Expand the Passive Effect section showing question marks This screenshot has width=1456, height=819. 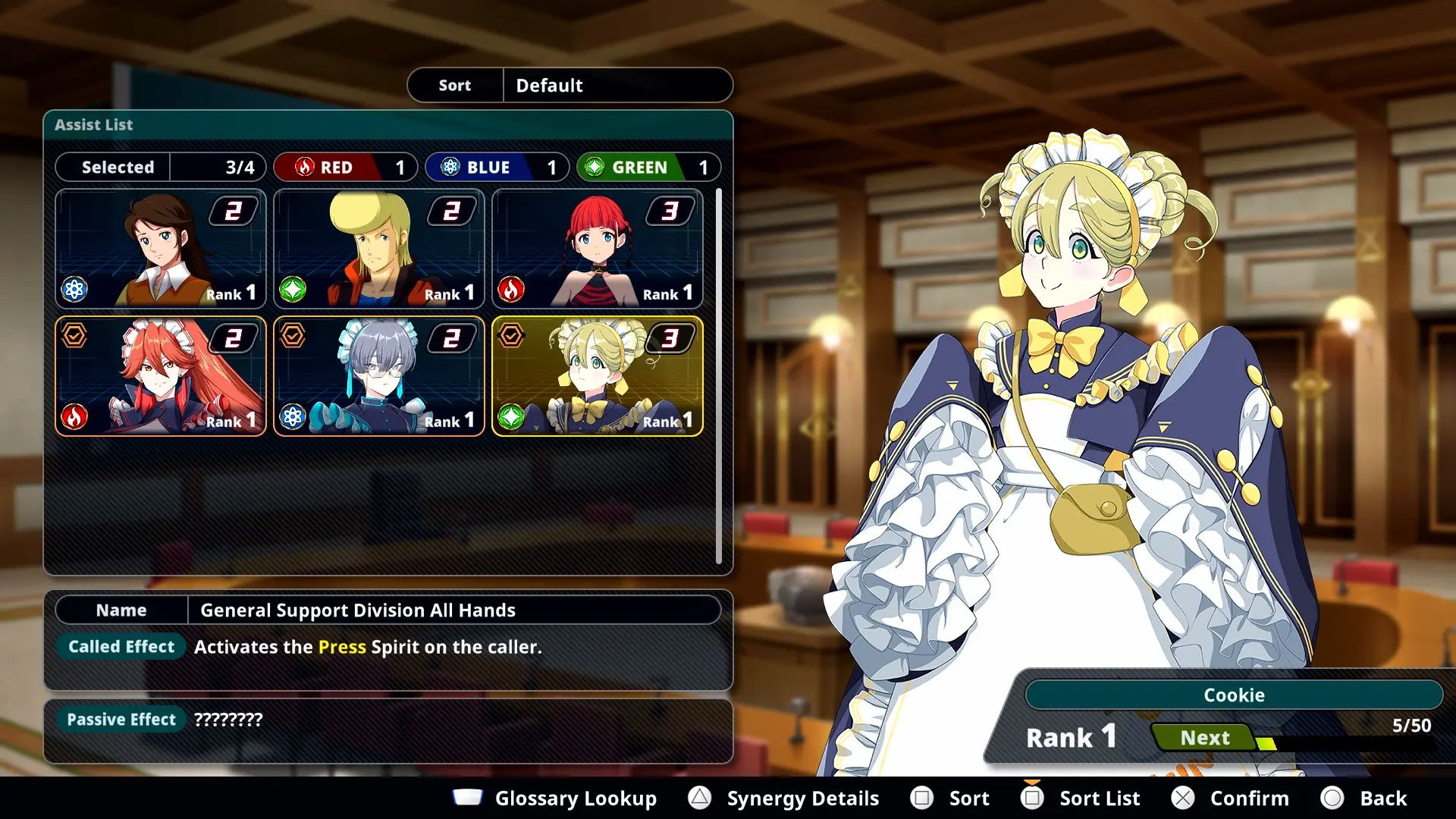tap(121, 719)
